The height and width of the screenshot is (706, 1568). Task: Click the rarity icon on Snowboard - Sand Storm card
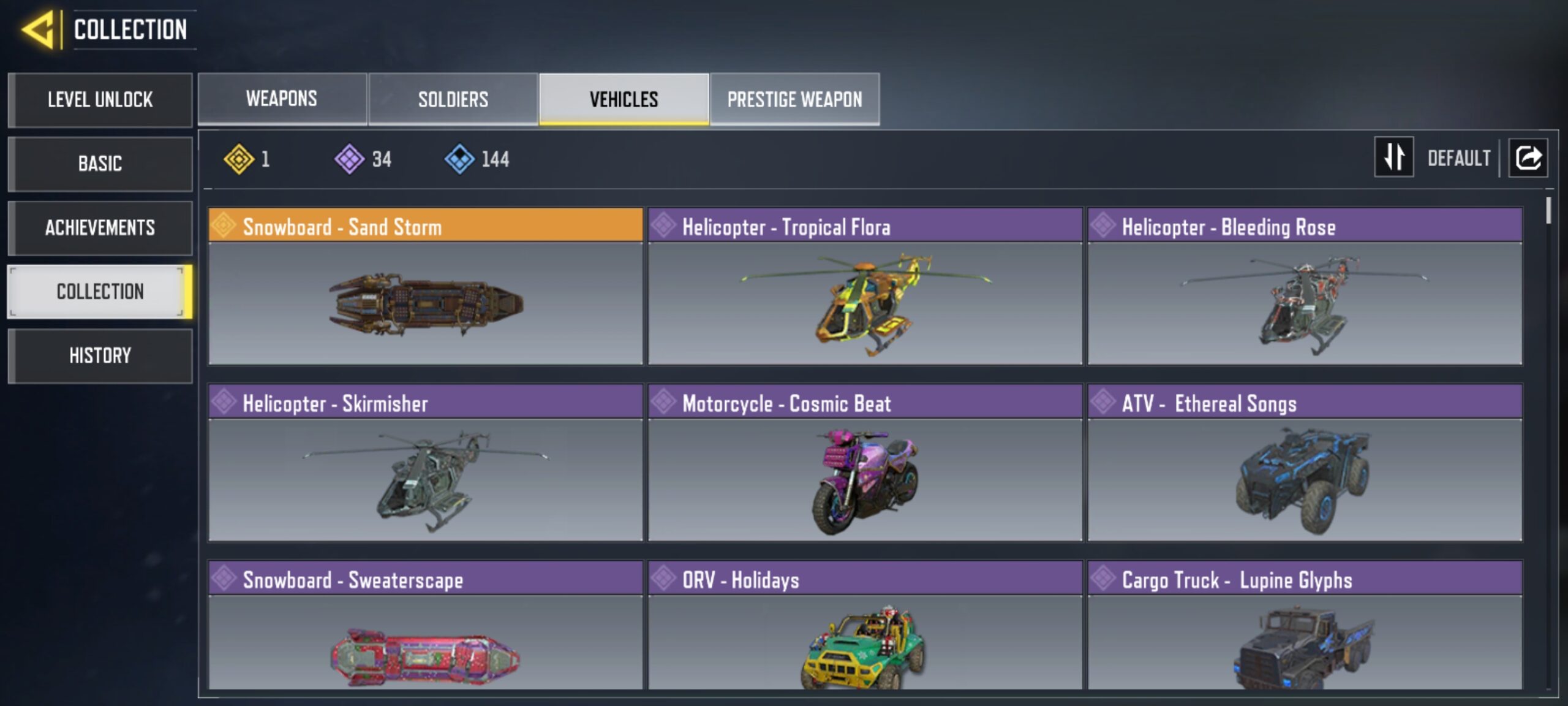[x=225, y=227]
